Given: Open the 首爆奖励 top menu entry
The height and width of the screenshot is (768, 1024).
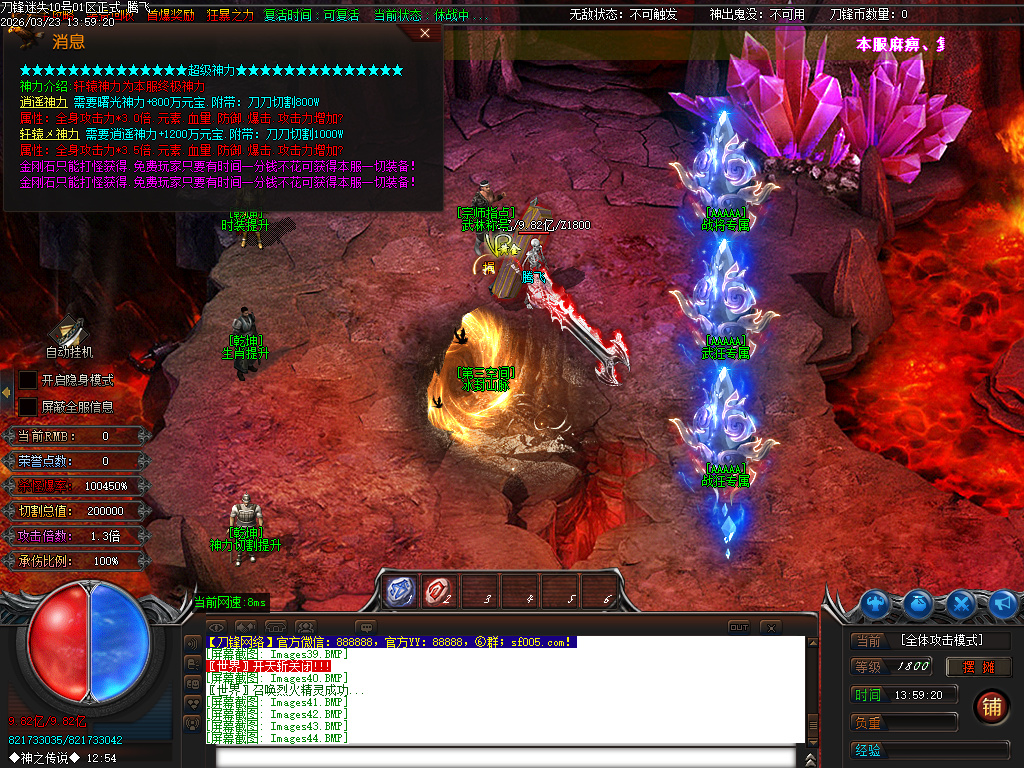Looking at the screenshot, I should click(170, 15).
